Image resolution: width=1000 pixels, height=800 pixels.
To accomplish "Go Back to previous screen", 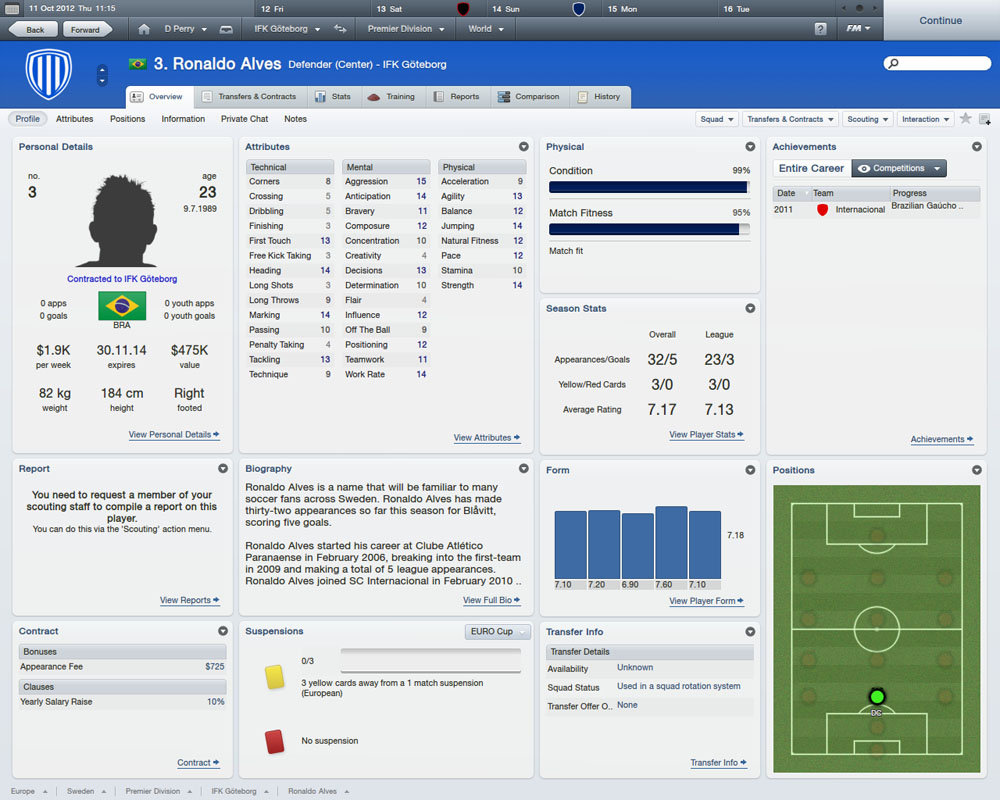I will (x=35, y=29).
